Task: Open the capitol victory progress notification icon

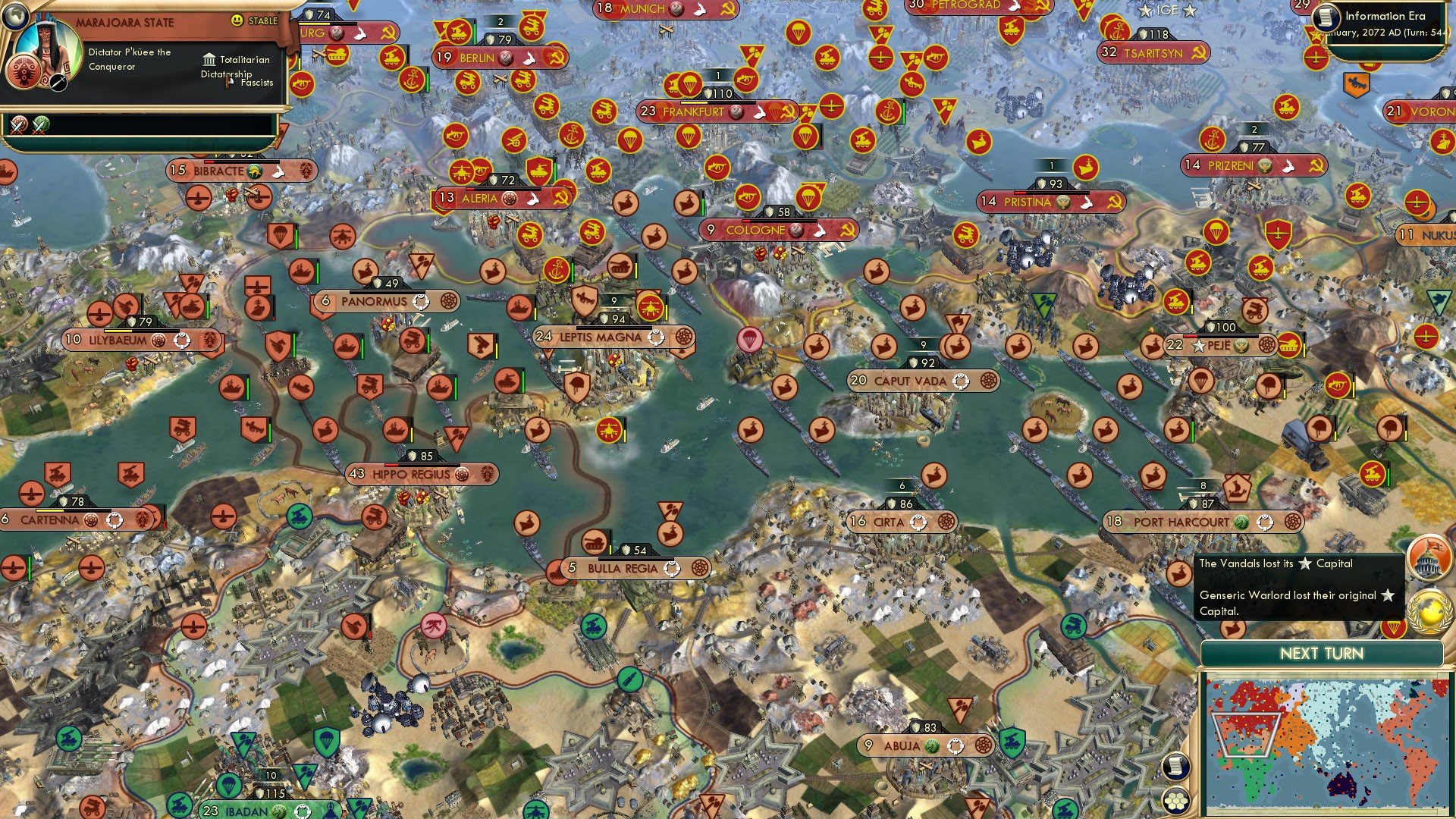Action: (x=1432, y=557)
